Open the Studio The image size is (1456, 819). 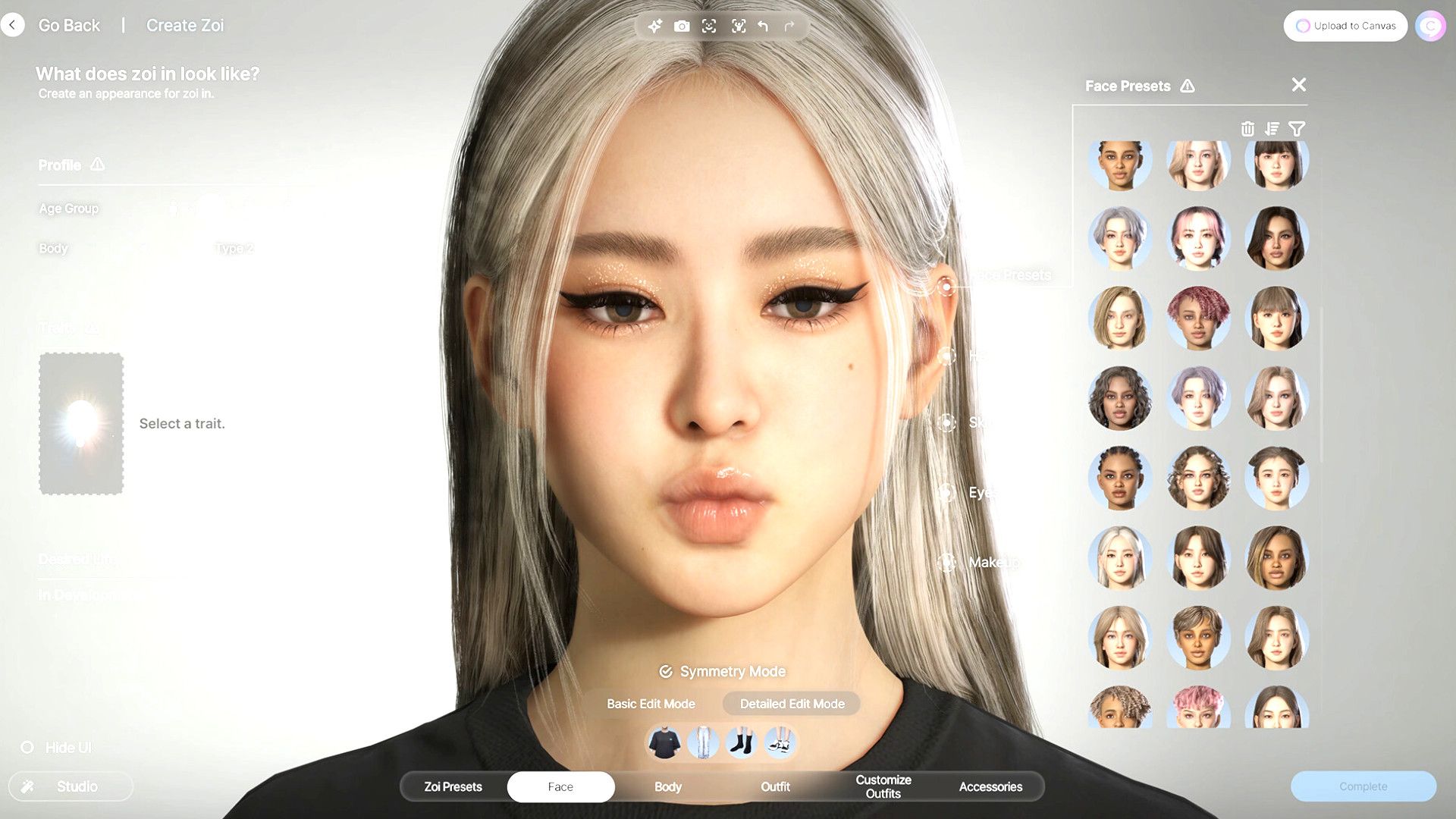pos(71,786)
